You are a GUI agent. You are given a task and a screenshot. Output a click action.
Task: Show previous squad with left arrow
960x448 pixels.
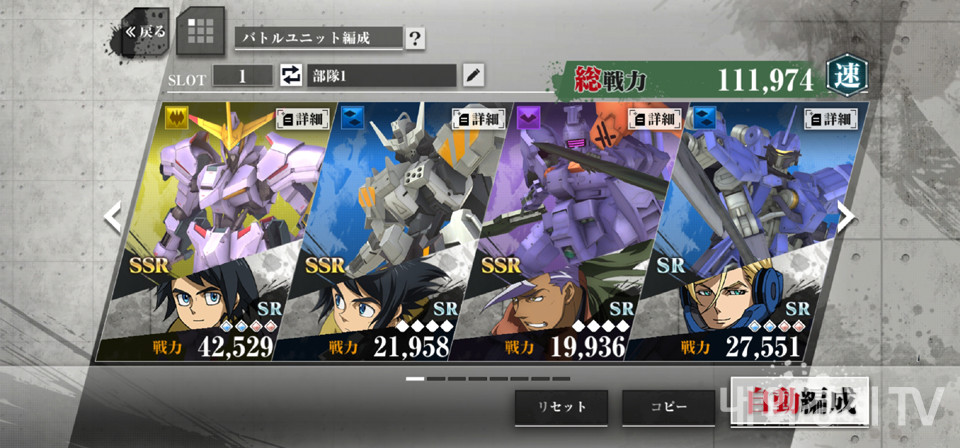113,216
